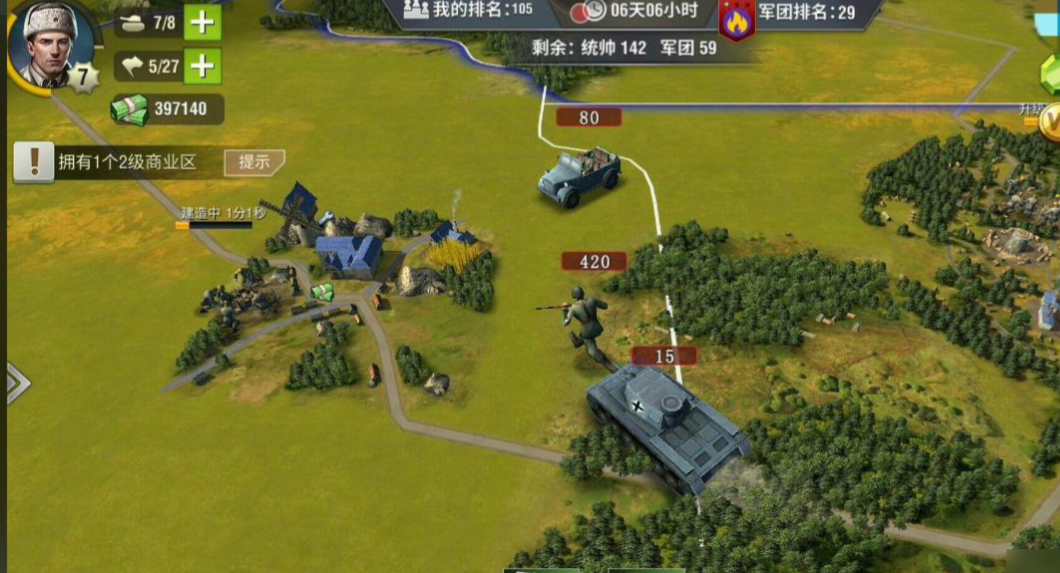Expand the left-edge arrow side panel
Image resolution: width=1060 pixels, height=573 pixels.
click(x=17, y=383)
